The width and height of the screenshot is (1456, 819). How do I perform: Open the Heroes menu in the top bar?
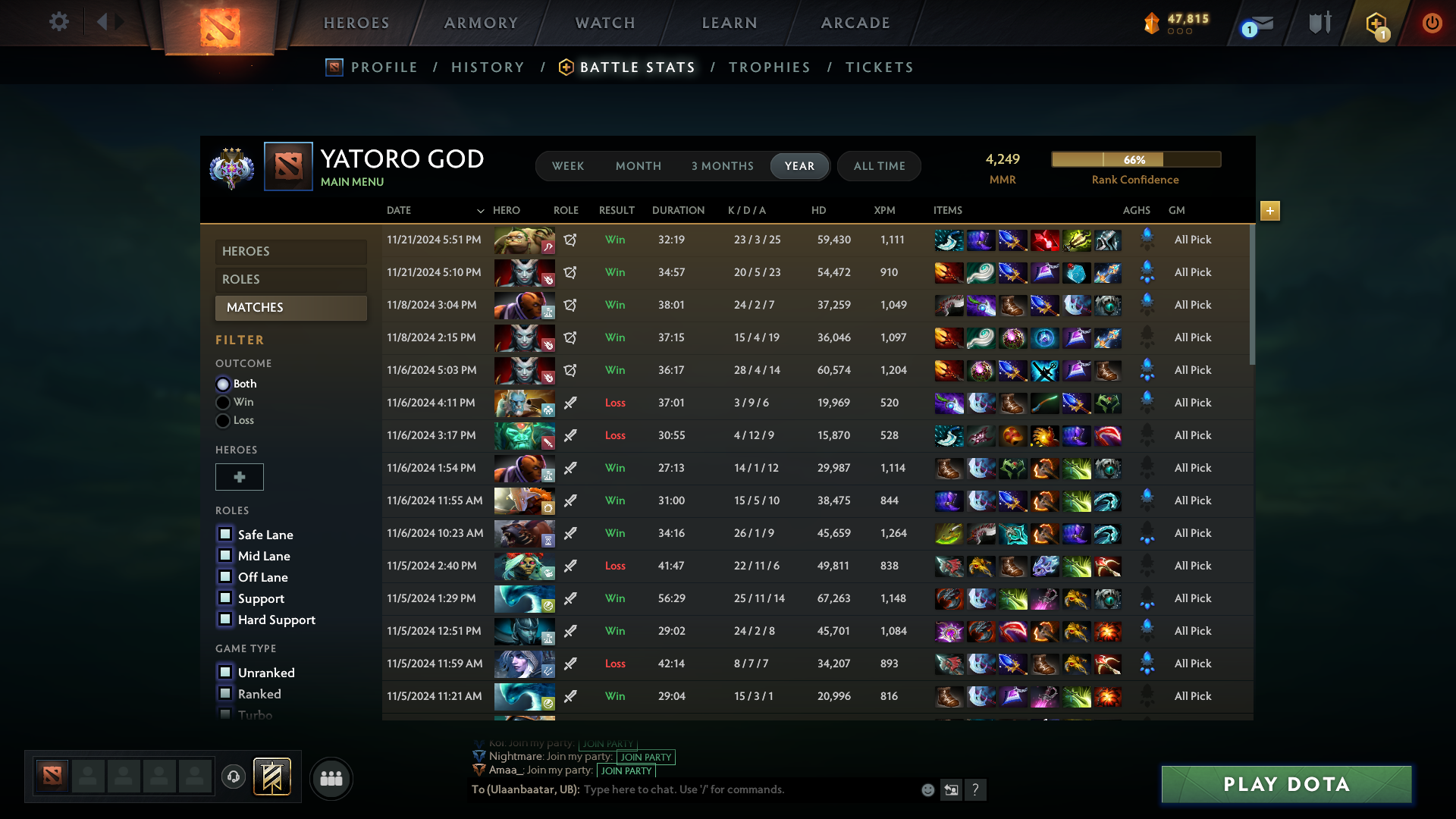coord(356,23)
